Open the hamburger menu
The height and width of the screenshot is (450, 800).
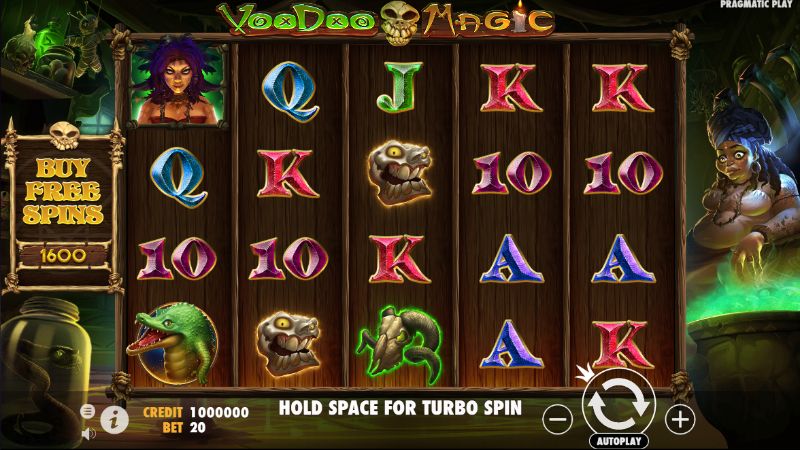pyautogui.click(x=88, y=411)
